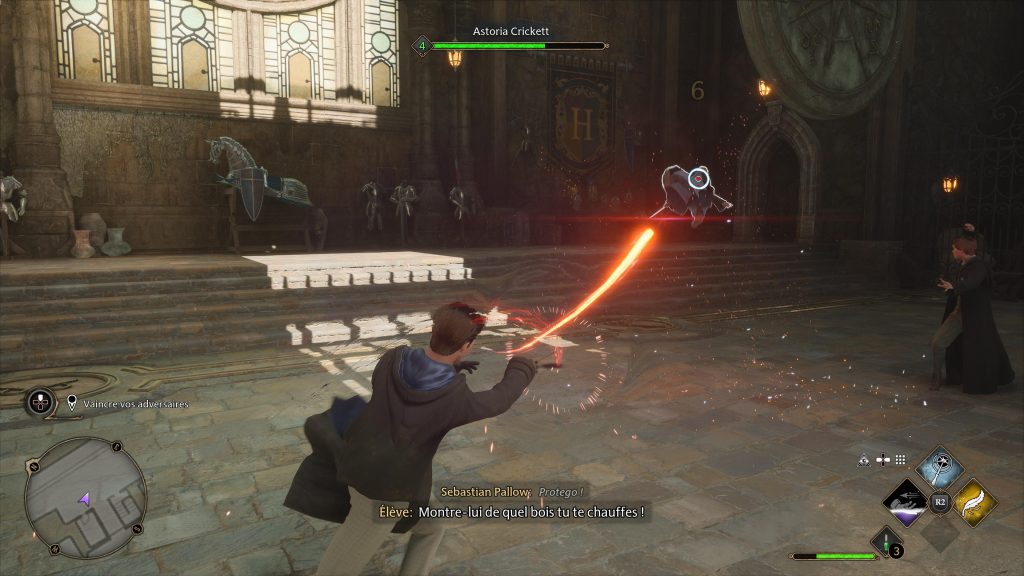Cast the purple hand pull spell
The image size is (1024, 576).
point(907,502)
